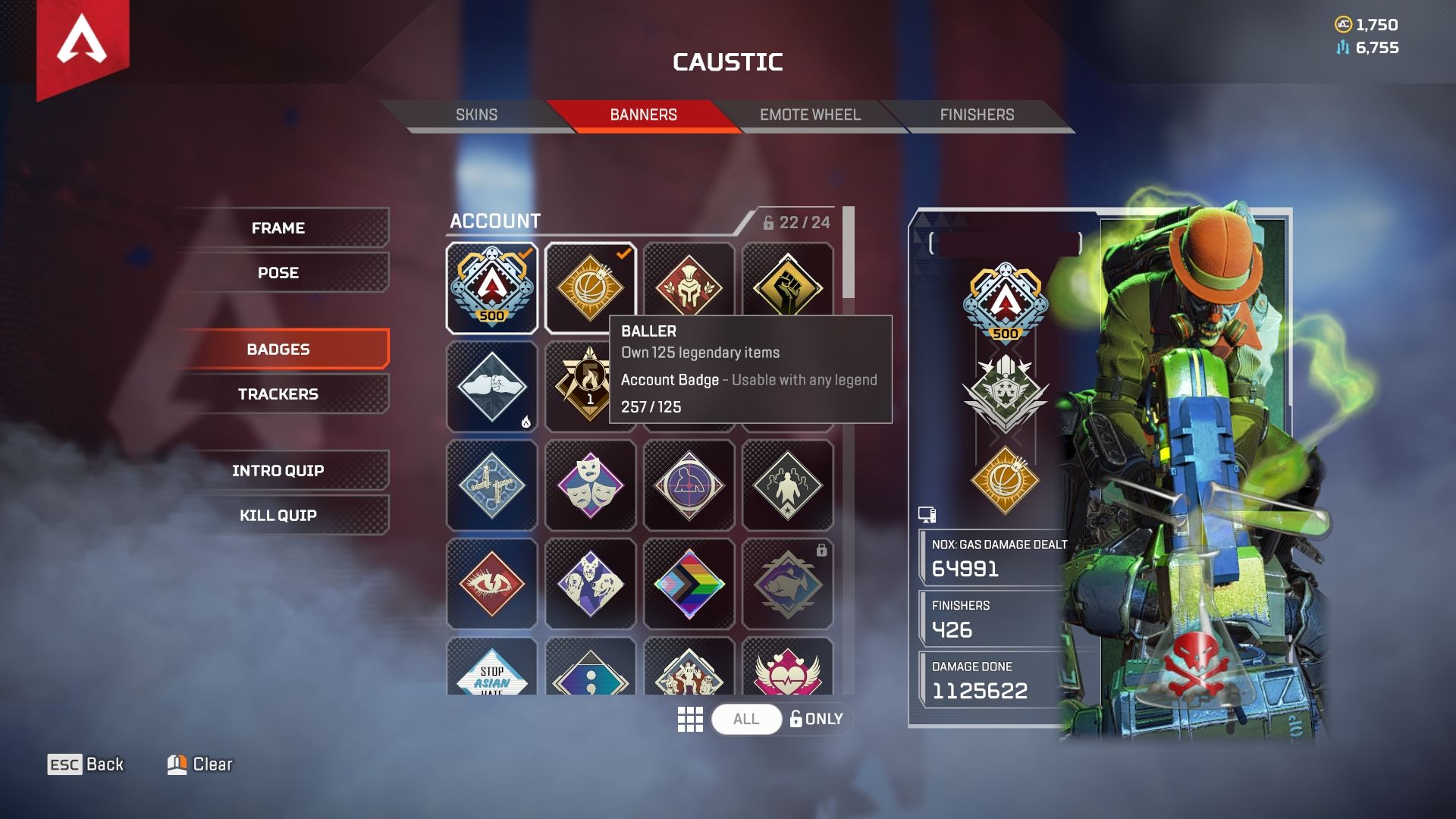Go back with the Back button
Viewport: 1456px width, 819px height.
86,764
